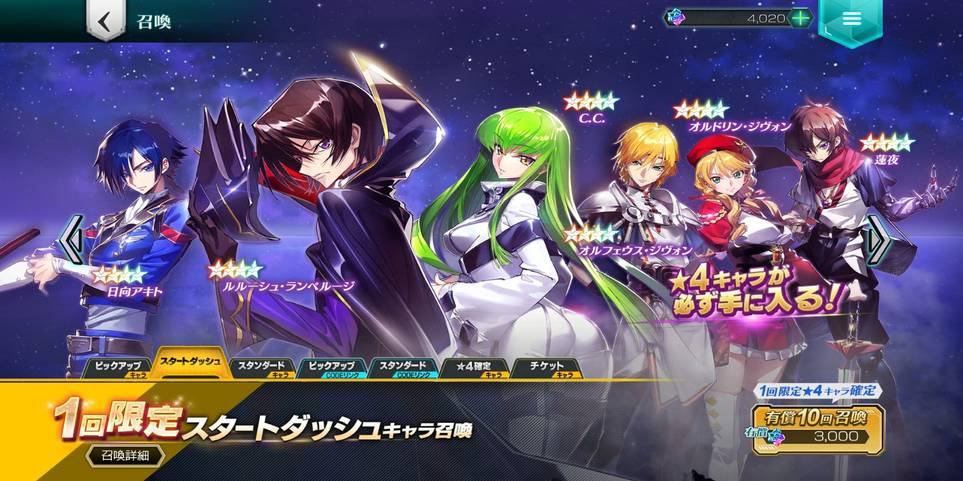Open the ★4確定 tab
Screen dimensions: 963x481
(x=474, y=368)
